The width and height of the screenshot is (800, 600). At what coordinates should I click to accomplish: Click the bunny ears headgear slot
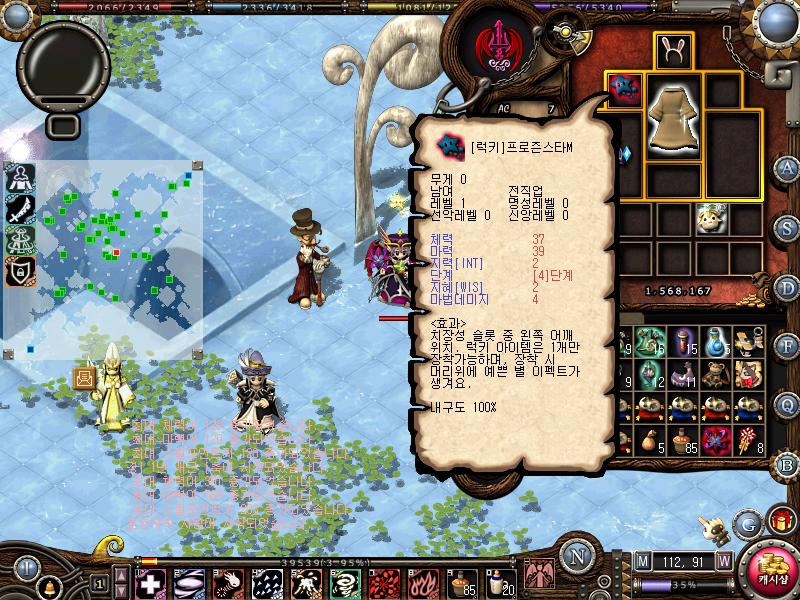coord(674,50)
